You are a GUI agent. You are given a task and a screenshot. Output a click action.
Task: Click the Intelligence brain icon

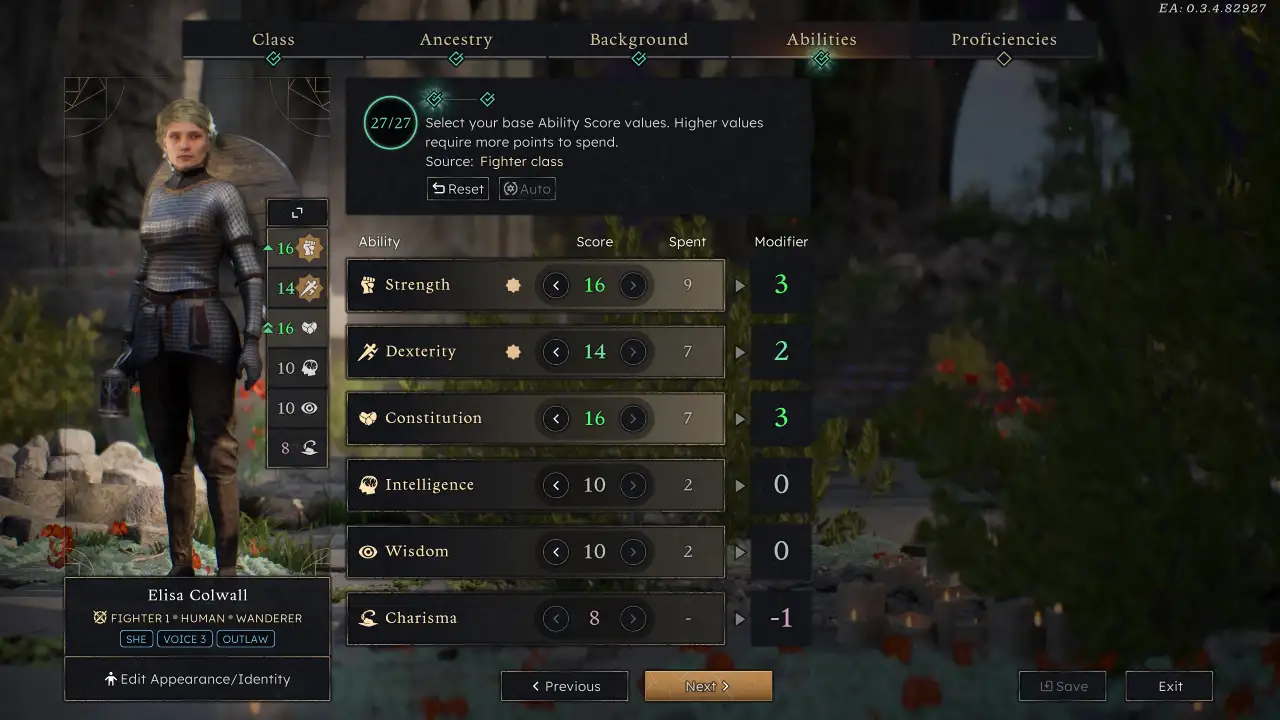(368, 485)
